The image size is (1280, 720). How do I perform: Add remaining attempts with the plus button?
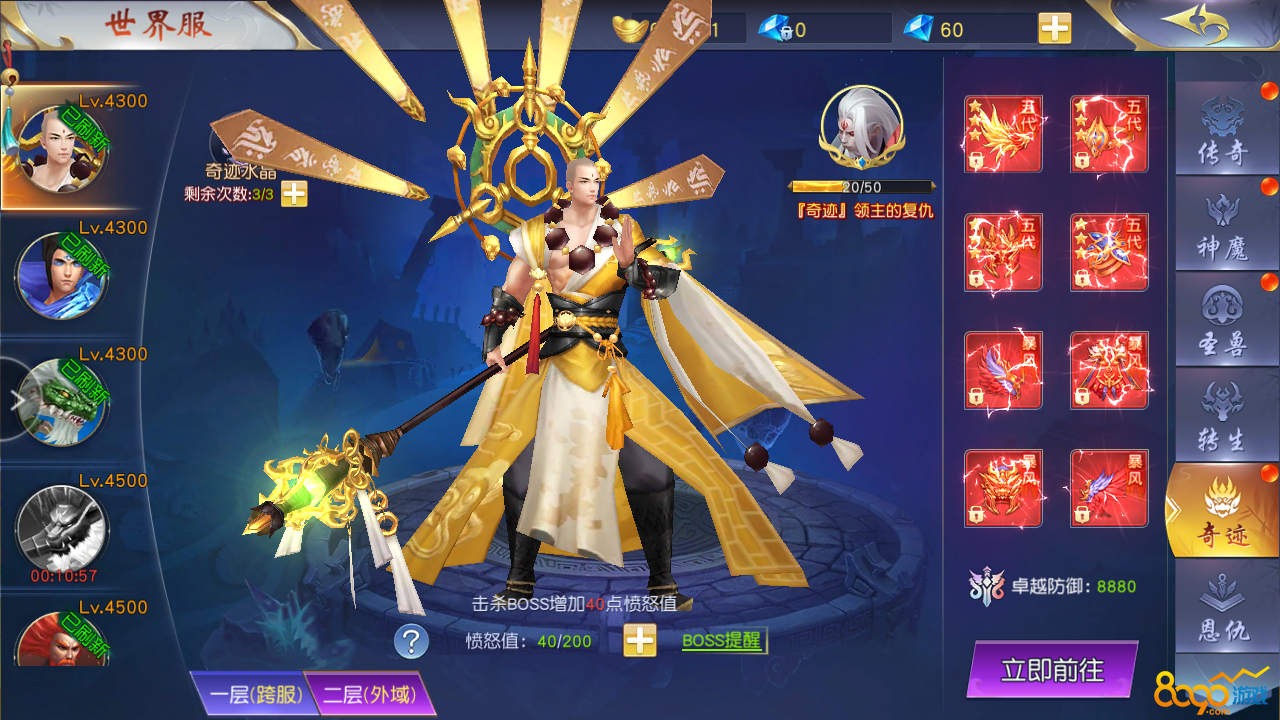pos(294,194)
